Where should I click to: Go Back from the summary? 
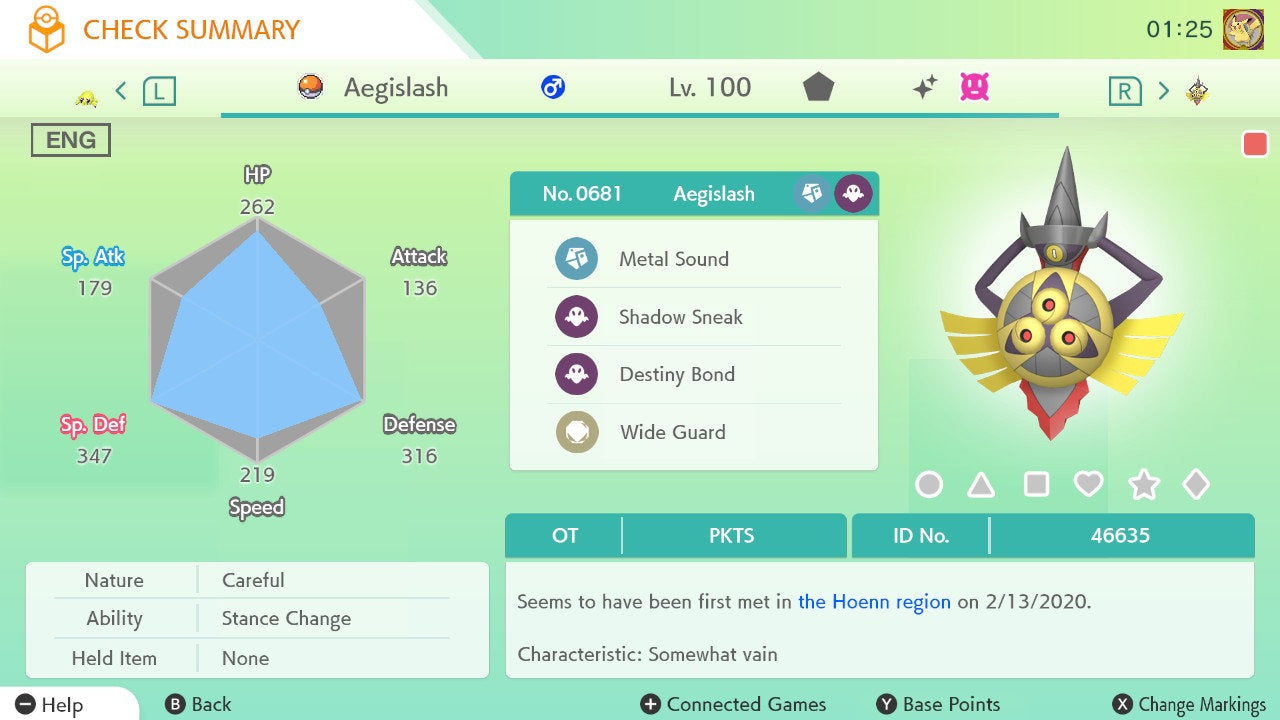point(198,705)
